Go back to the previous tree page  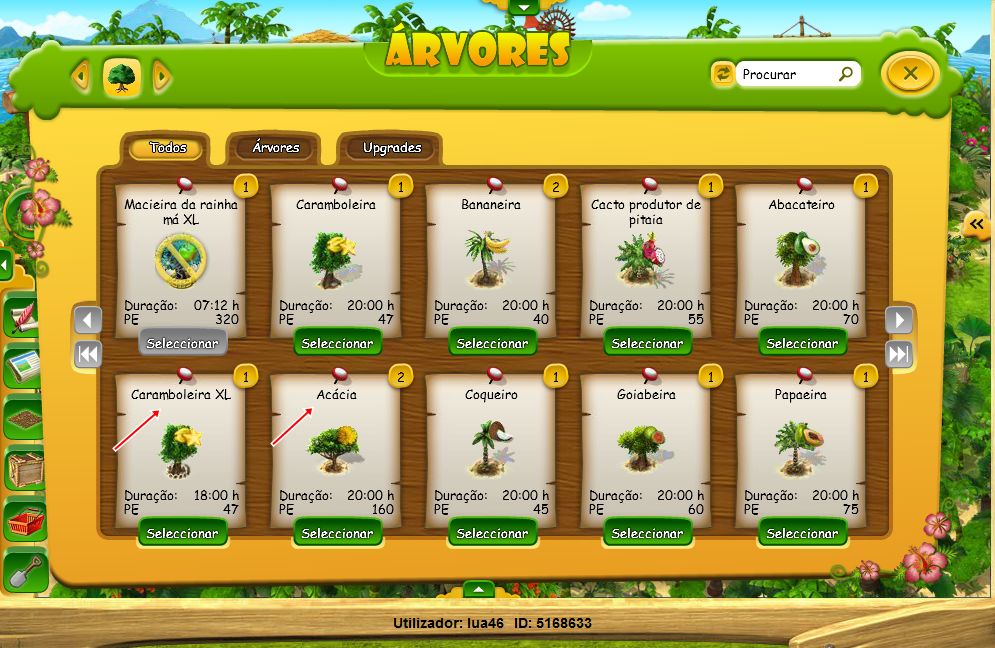point(89,320)
